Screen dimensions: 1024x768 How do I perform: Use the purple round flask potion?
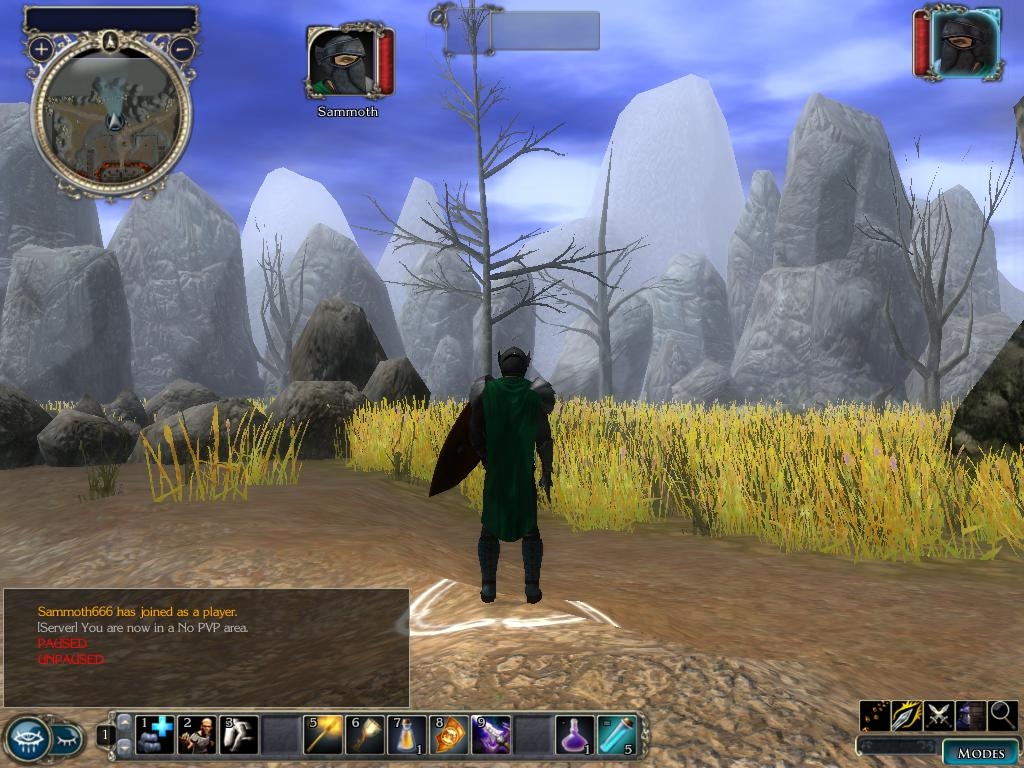[575, 735]
